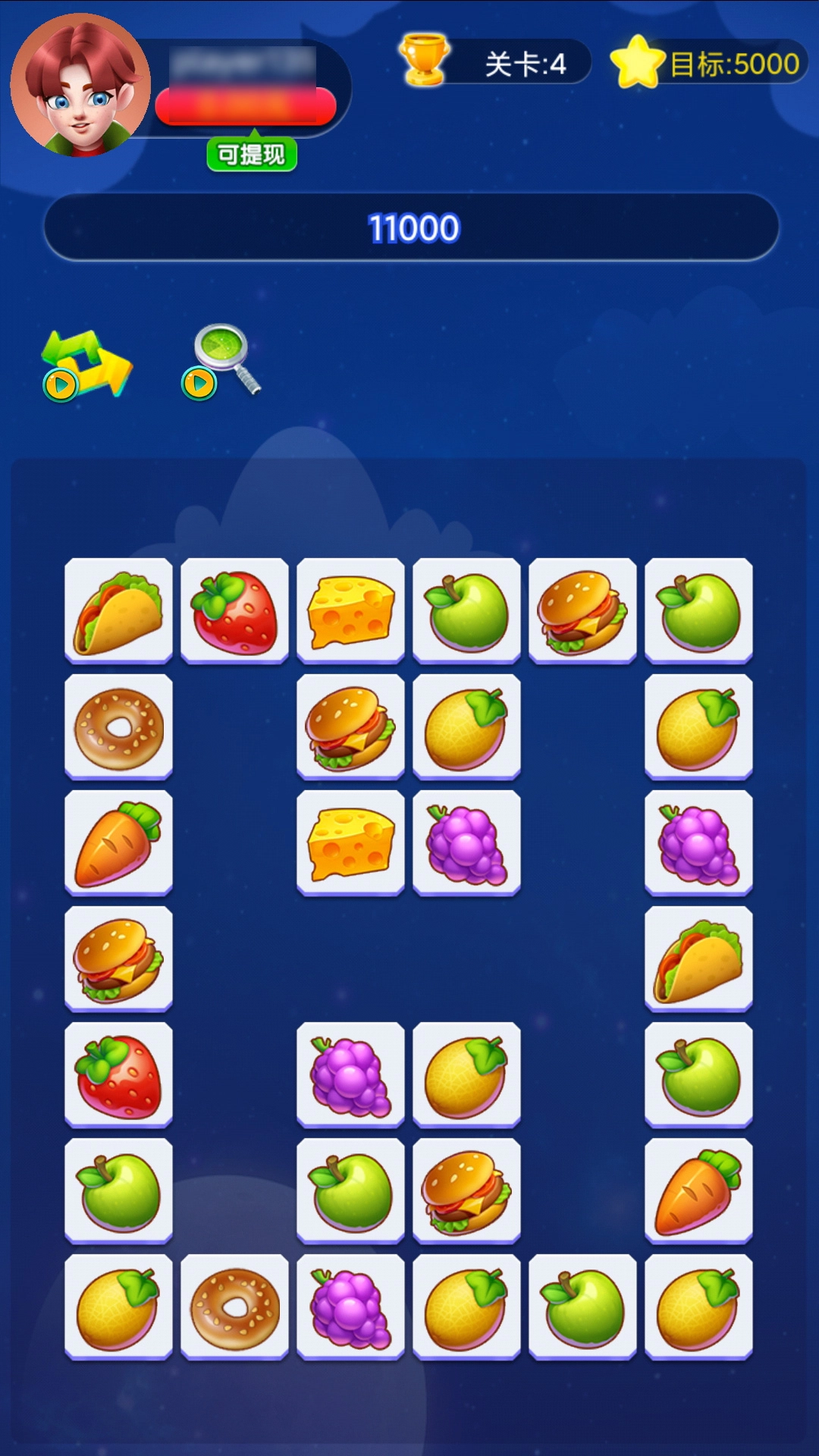Open the green 可提现 withdraw button
The height and width of the screenshot is (1456, 819).
pos(251,155)
